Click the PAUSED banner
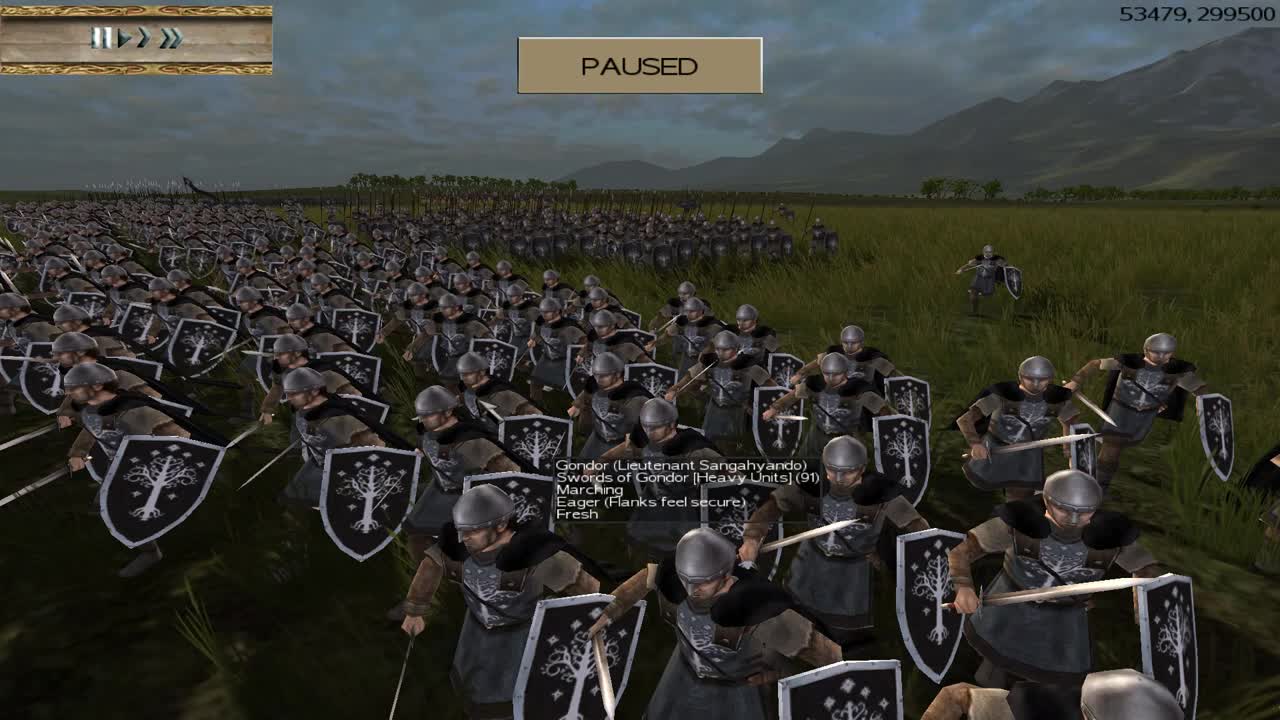 tap(638, 66)
